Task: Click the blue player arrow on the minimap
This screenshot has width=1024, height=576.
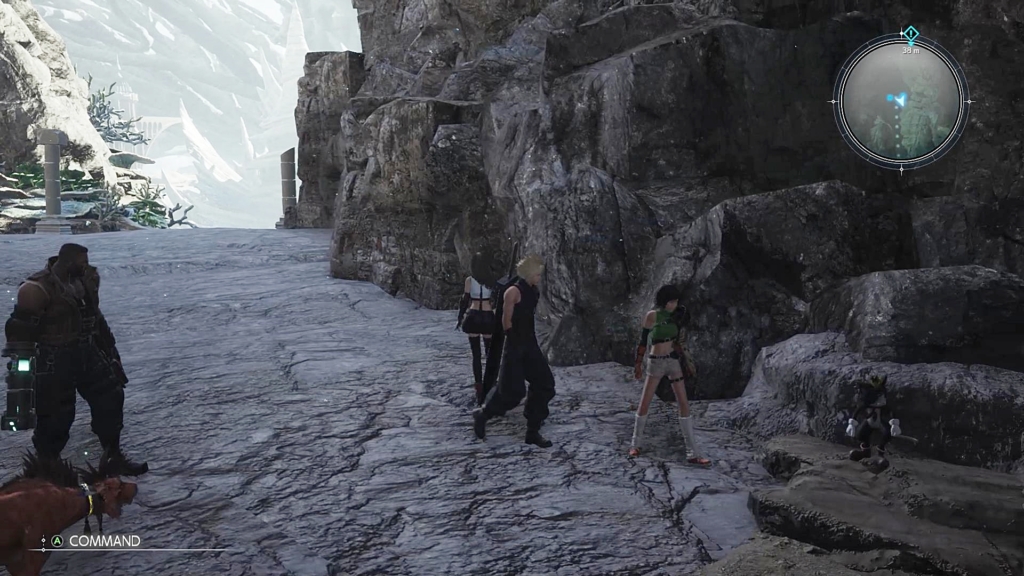Action: pyautogui.click(x=900, y=98)
